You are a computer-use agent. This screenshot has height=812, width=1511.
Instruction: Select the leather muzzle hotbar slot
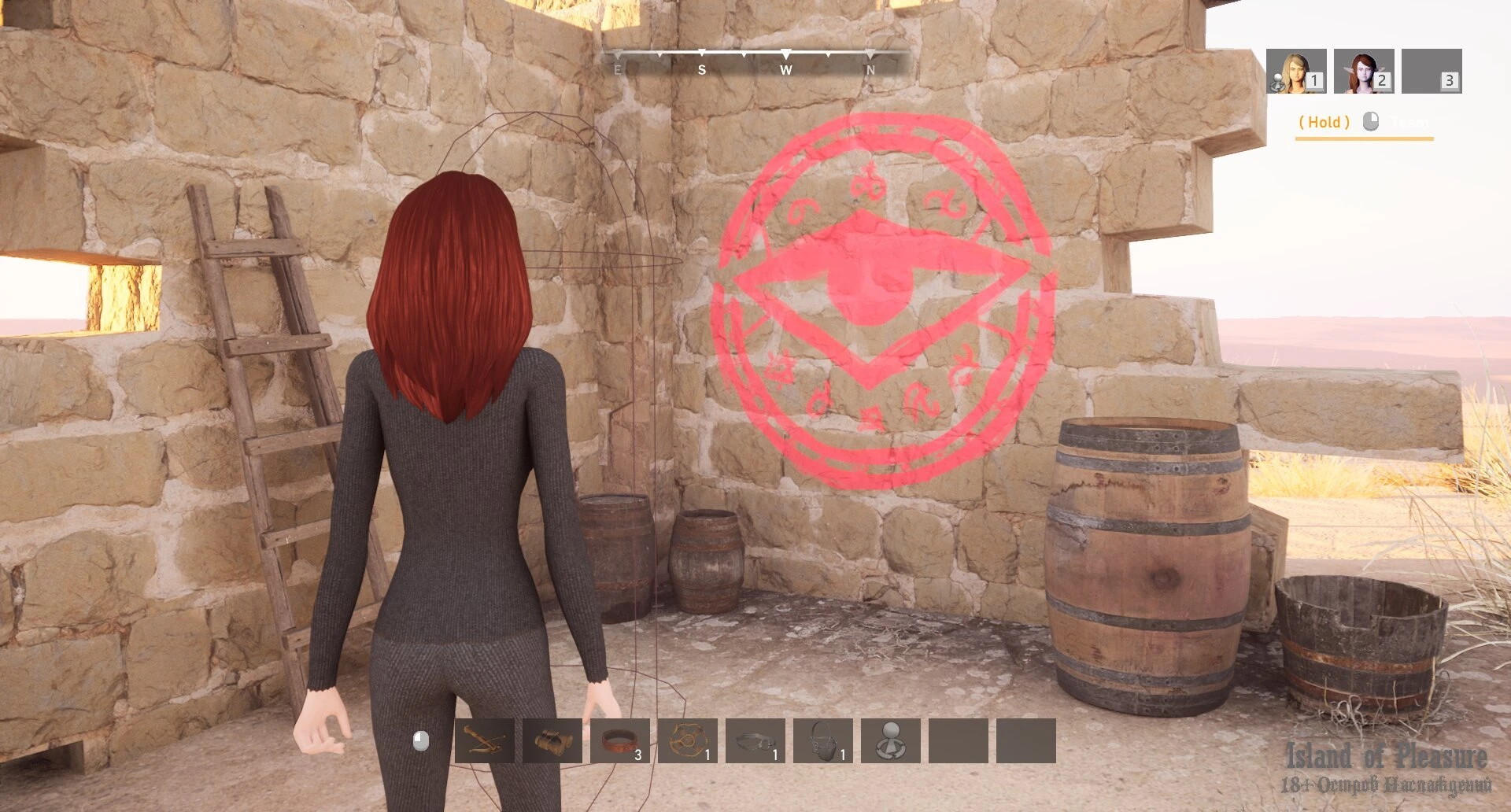click(823, 740)
